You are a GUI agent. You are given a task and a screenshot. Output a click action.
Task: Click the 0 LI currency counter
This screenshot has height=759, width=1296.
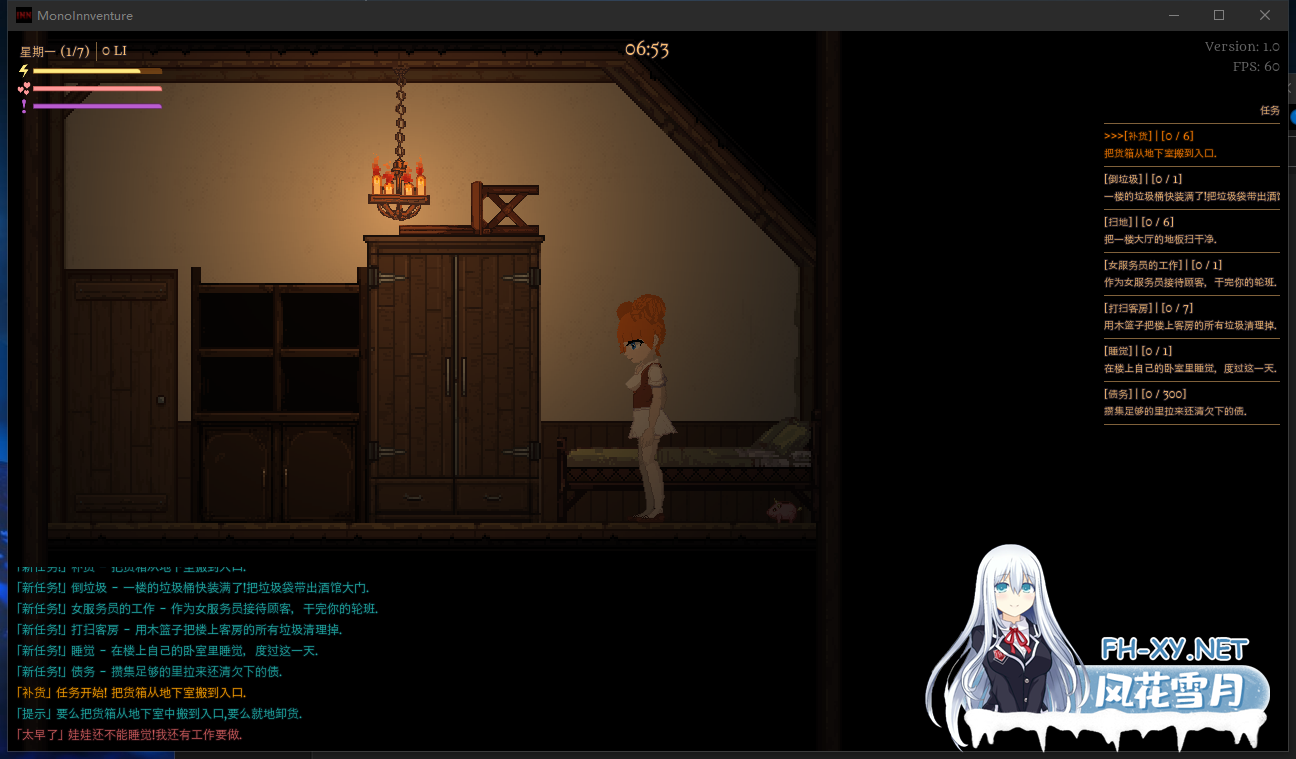(x=115, y=50)
